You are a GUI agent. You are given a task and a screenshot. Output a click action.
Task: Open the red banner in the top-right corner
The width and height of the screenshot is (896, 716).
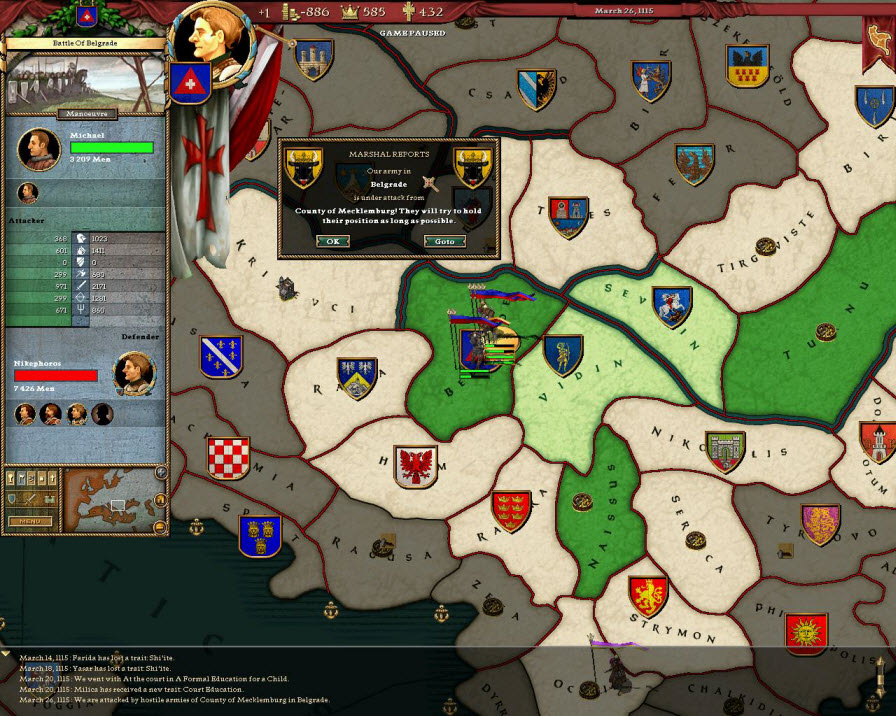pyautogui.click(x=878, y=38)
